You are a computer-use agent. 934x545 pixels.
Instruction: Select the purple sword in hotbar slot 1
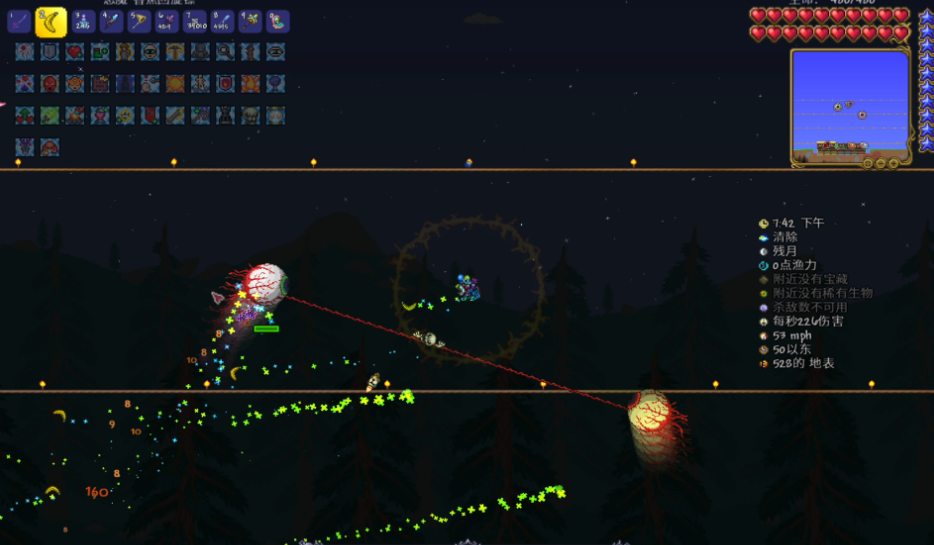tap(19, 22)
